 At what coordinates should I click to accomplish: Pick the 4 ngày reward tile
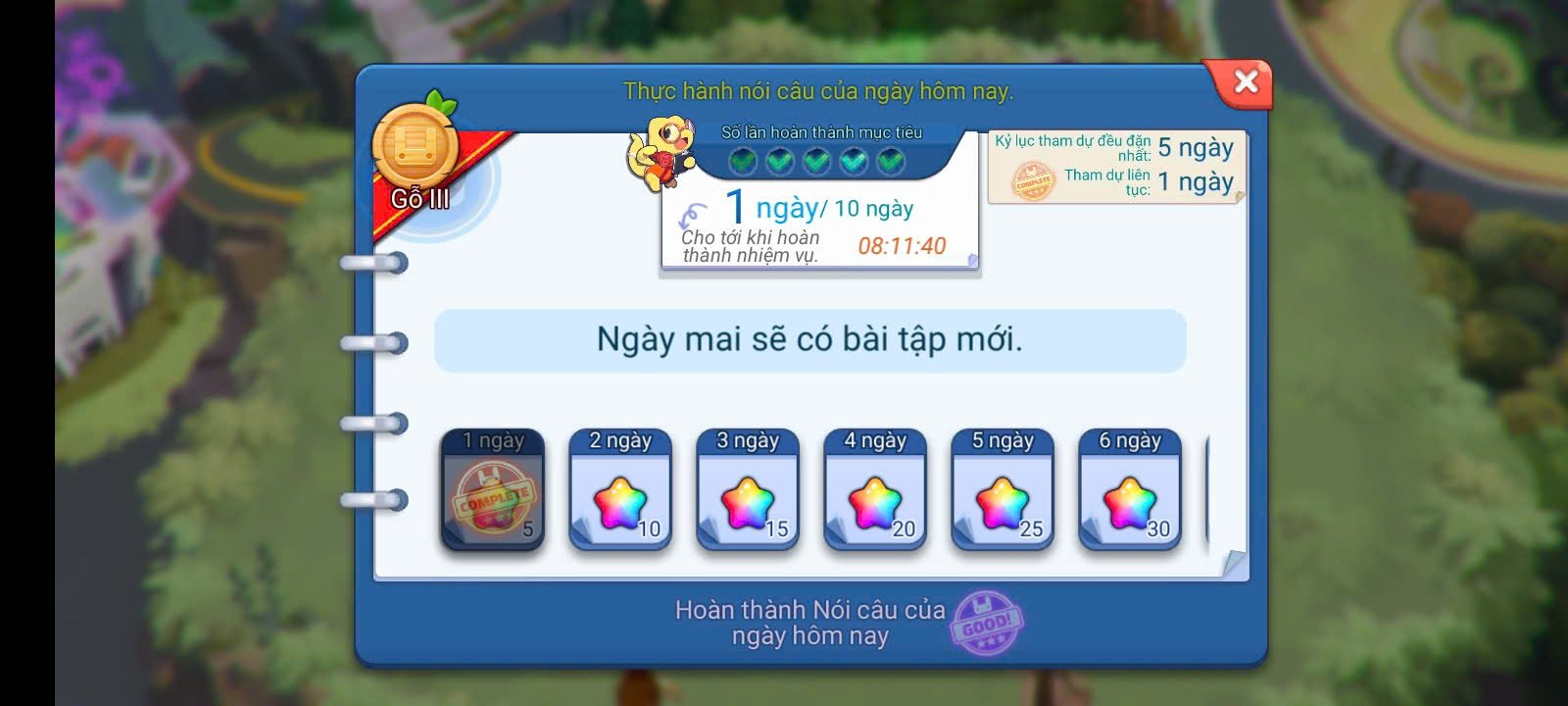875,489
